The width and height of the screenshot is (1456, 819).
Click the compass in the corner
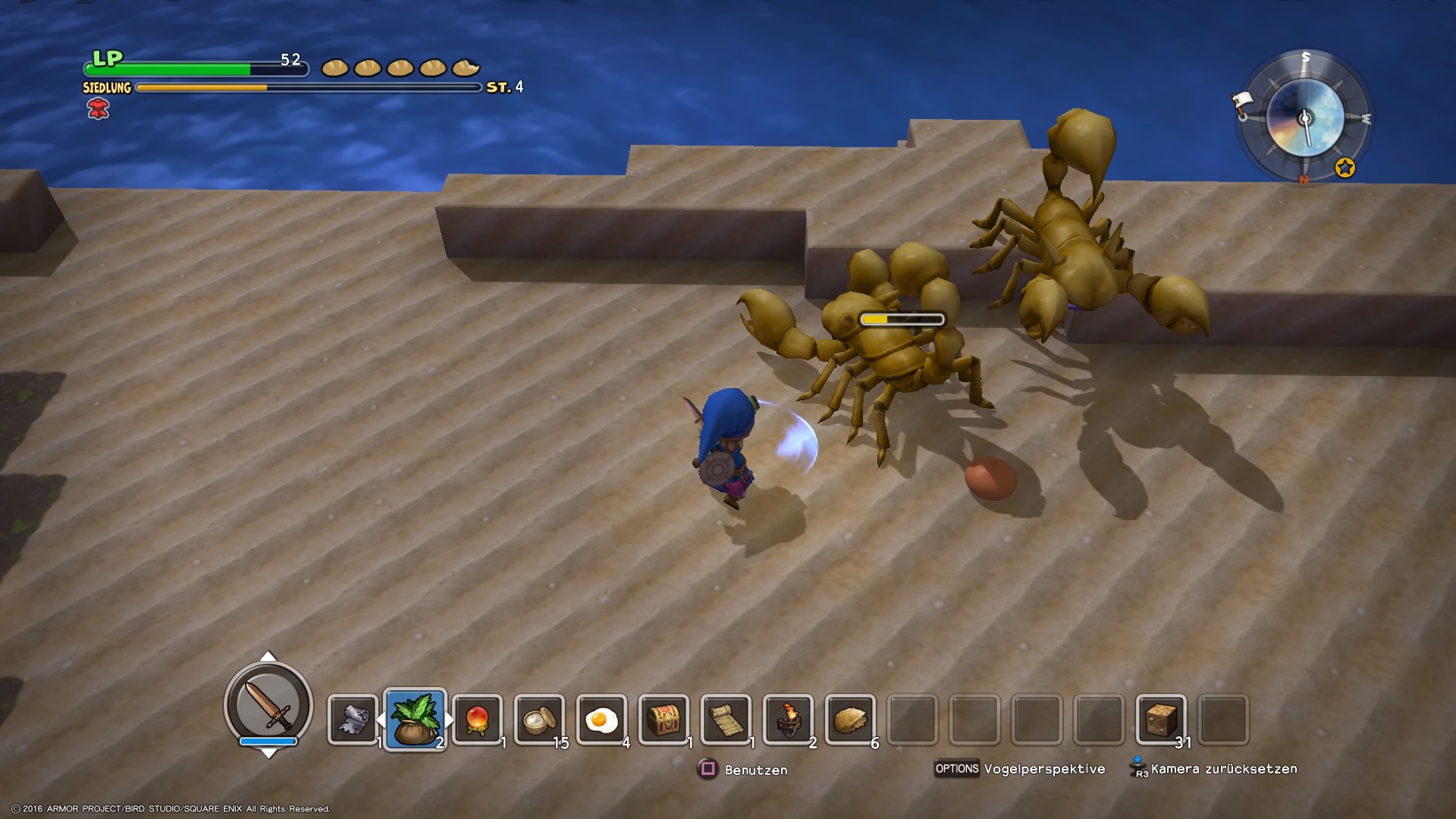(x=1305, y=118)
